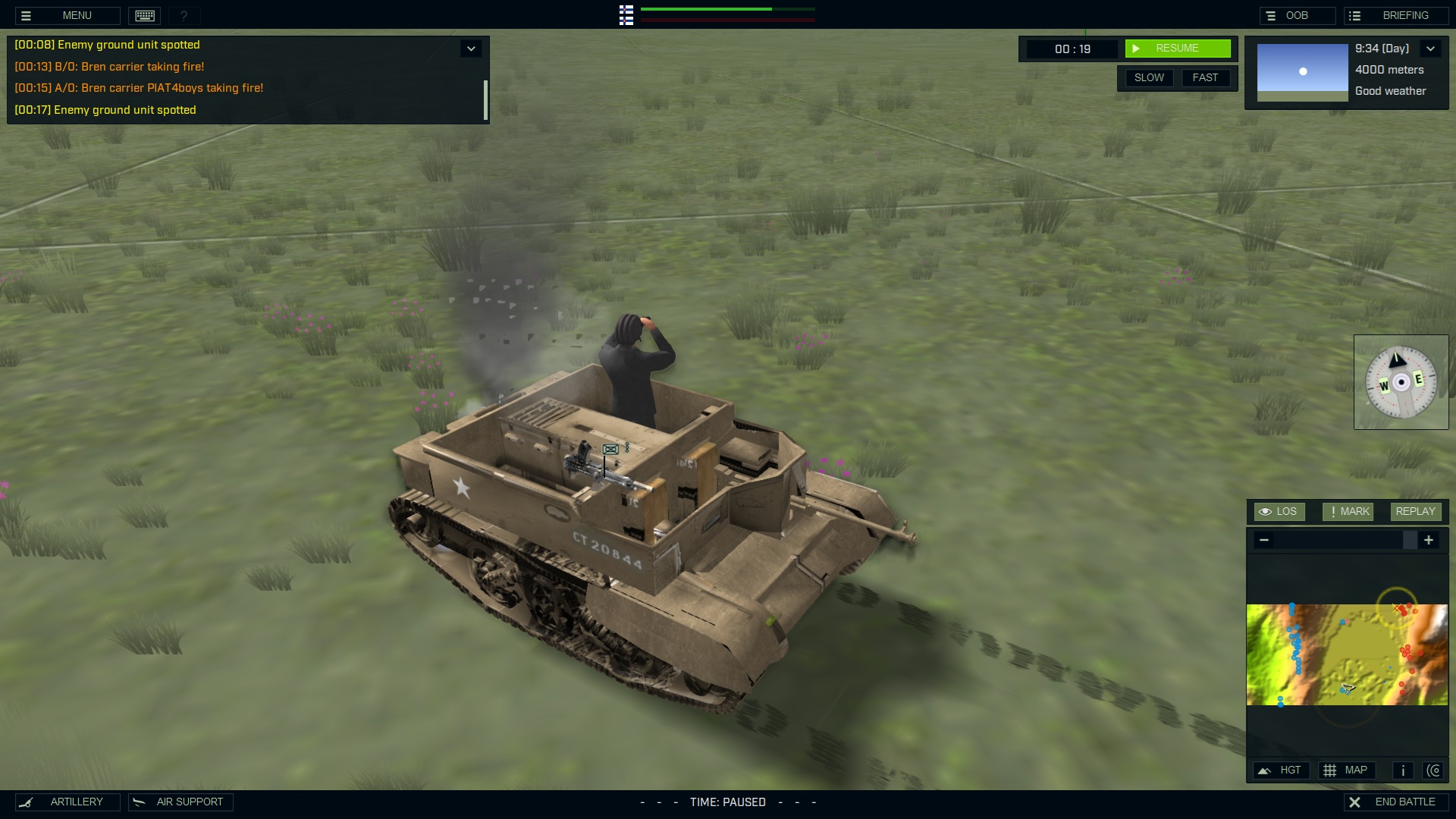Screen dimensions: 1456x819
Task: Select the artillery support icon
Action: [27, 802]
